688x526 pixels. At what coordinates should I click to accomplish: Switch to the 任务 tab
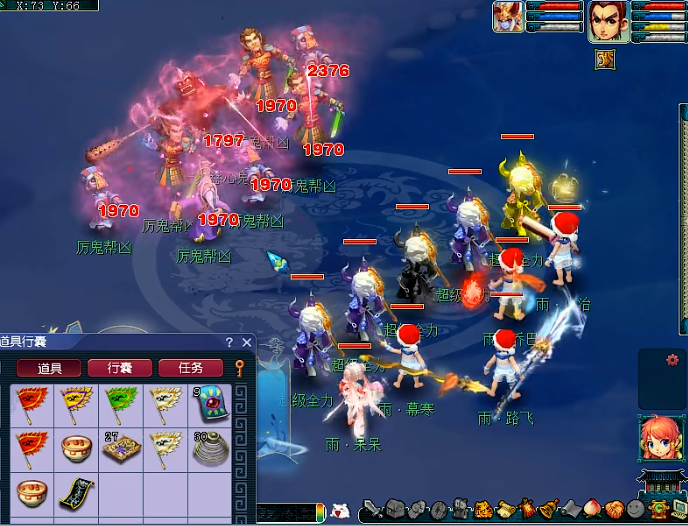click(190, 368)
